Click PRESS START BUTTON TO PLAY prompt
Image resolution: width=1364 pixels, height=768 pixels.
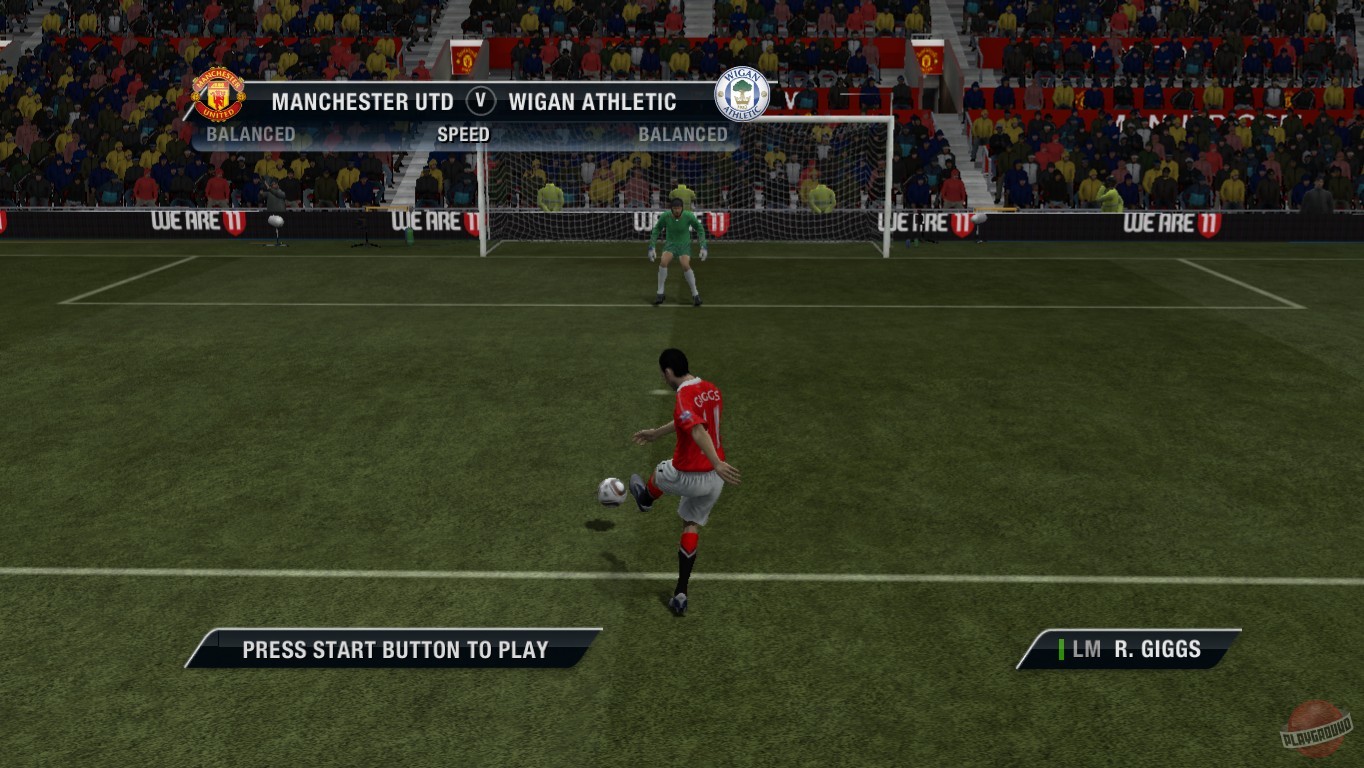(392, 649)
